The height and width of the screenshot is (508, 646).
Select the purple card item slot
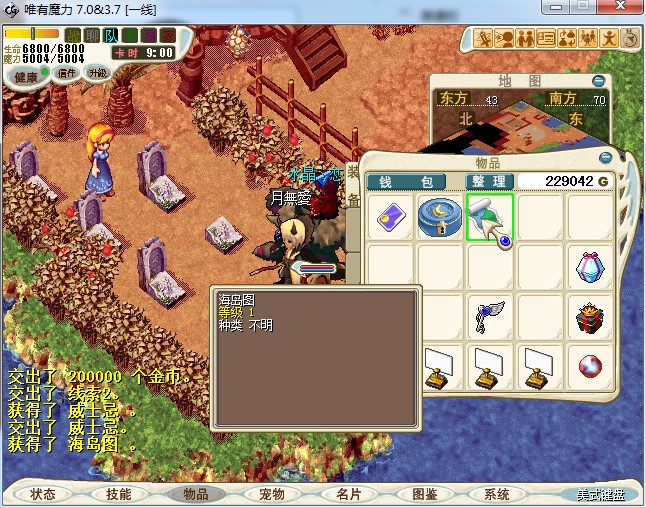tap(390, 217)
